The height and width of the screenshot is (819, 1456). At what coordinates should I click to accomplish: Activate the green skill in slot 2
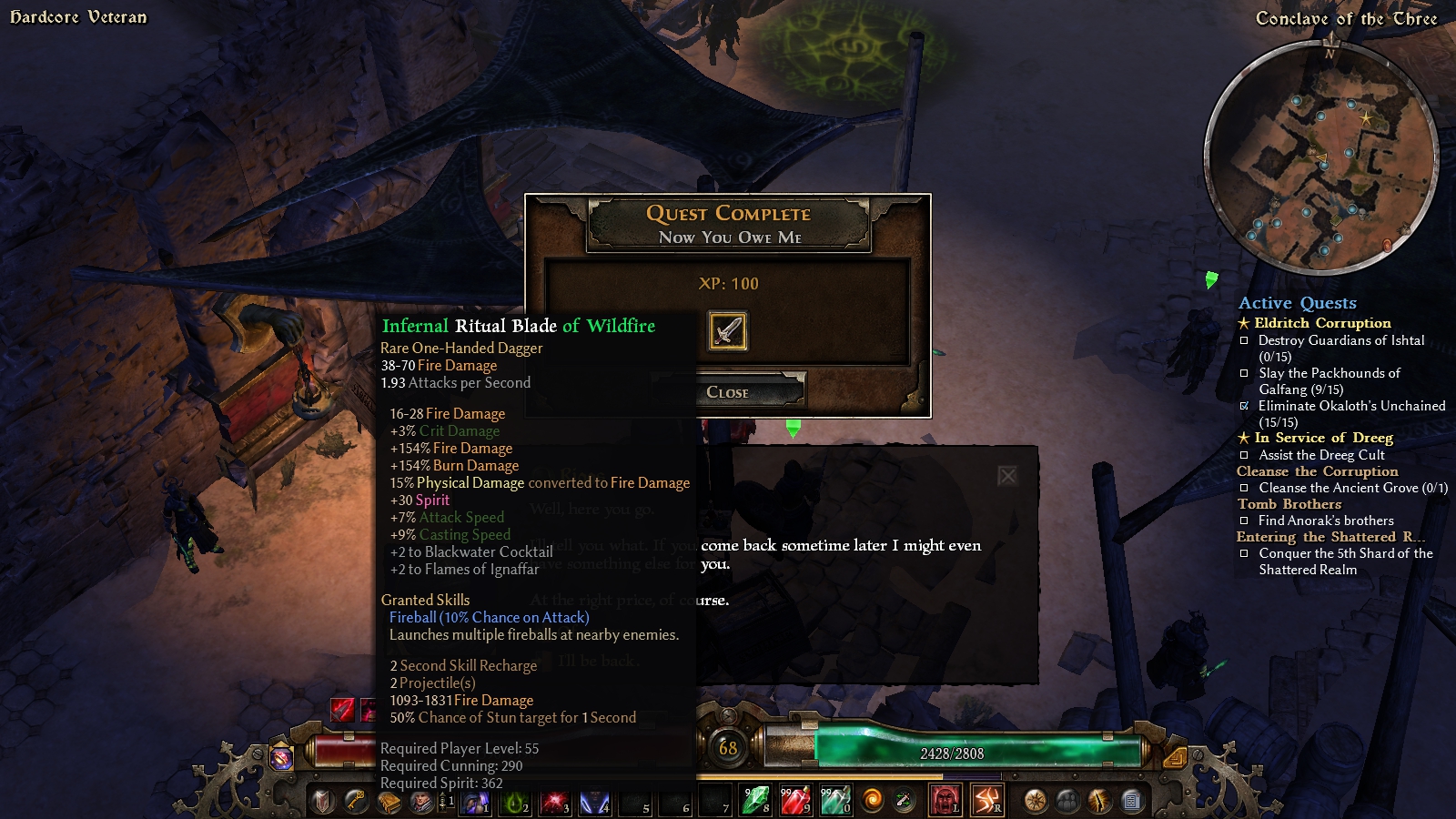click(515, 802)
